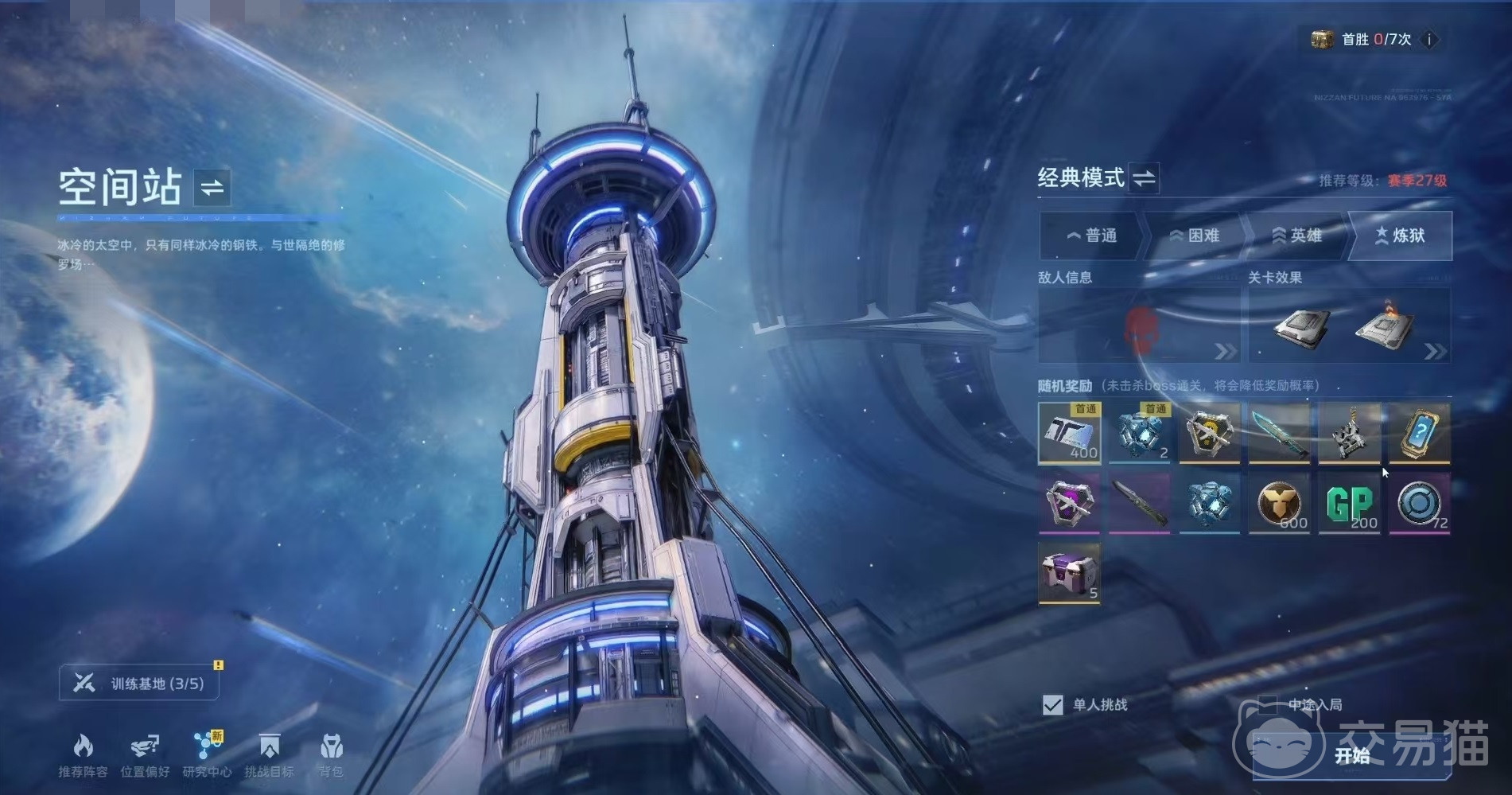Screen dimensions: 1512x795
Task: Click 开始 to start the match
Action: [1351, 755]
